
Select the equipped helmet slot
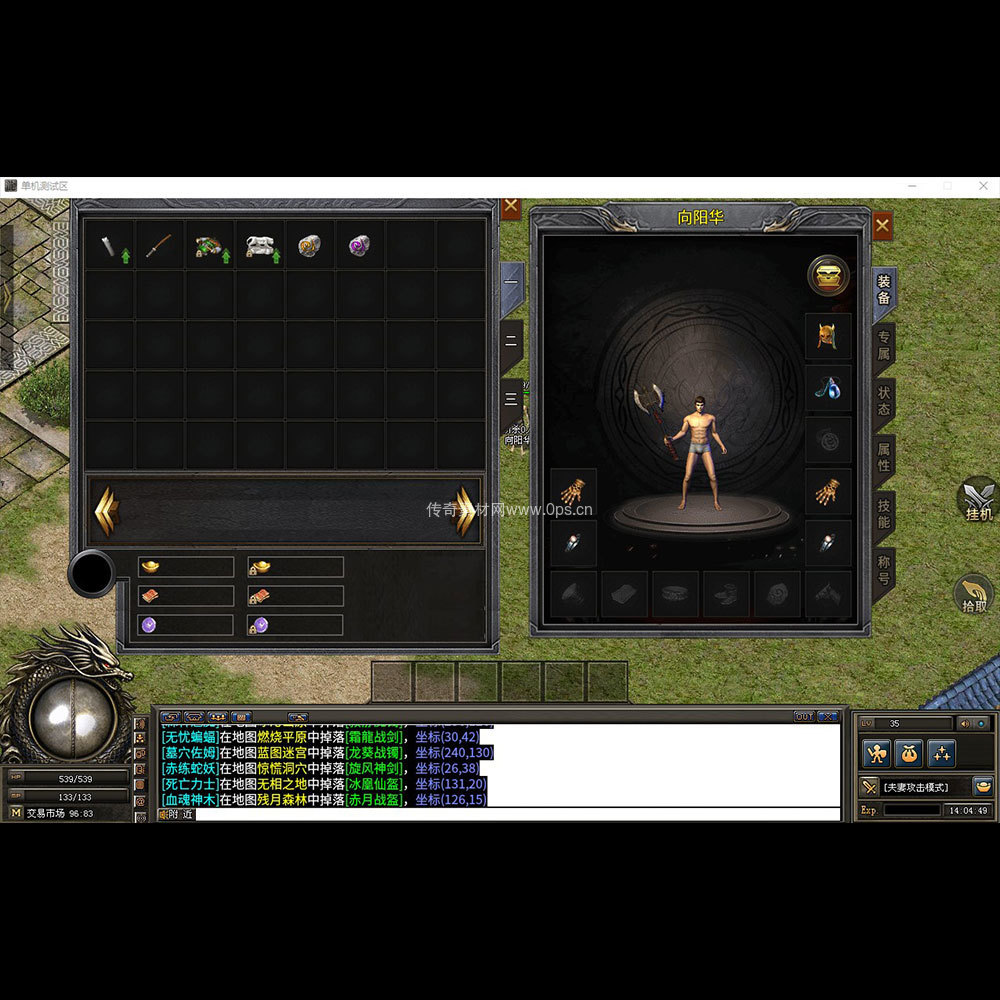[828, 336]
